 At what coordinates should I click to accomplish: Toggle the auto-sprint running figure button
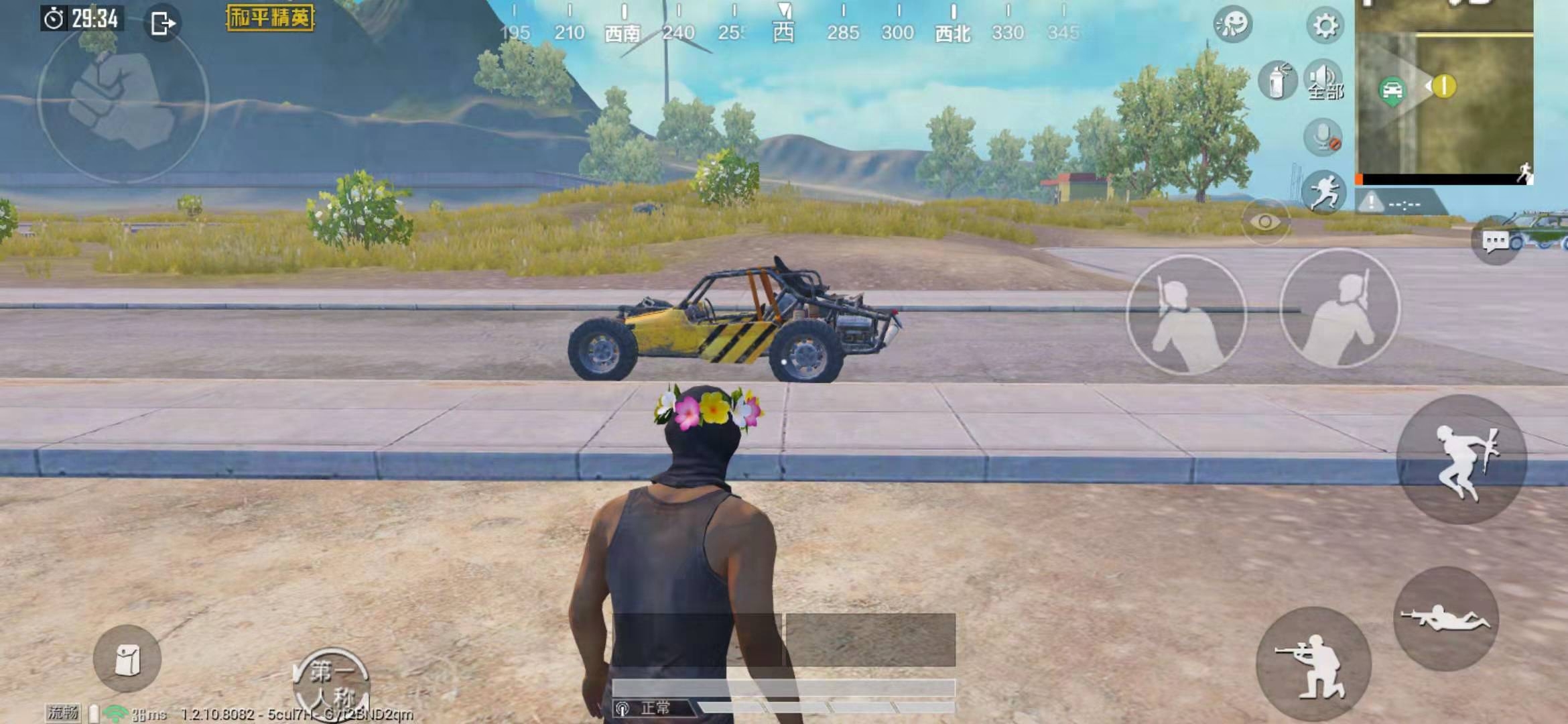(x=1323, y=190)
